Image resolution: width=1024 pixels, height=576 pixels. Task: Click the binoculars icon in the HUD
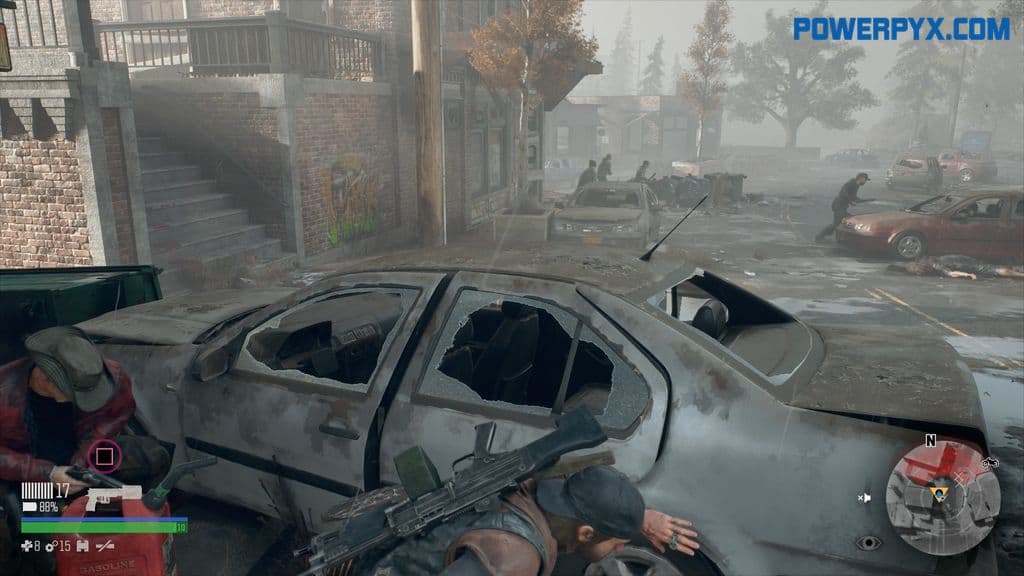point(81,545)
